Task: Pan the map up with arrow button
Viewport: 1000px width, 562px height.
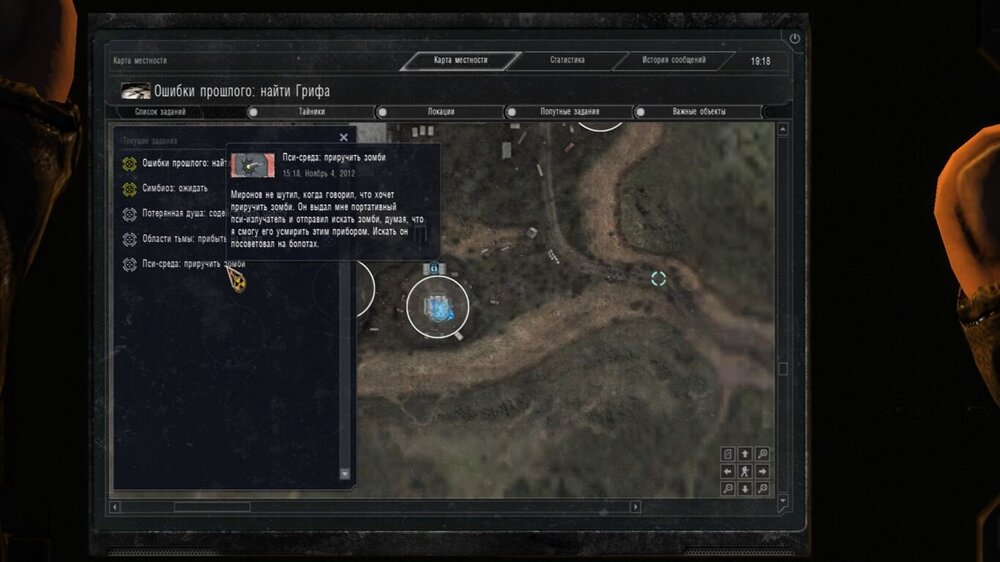Action: tap(745, 455)
